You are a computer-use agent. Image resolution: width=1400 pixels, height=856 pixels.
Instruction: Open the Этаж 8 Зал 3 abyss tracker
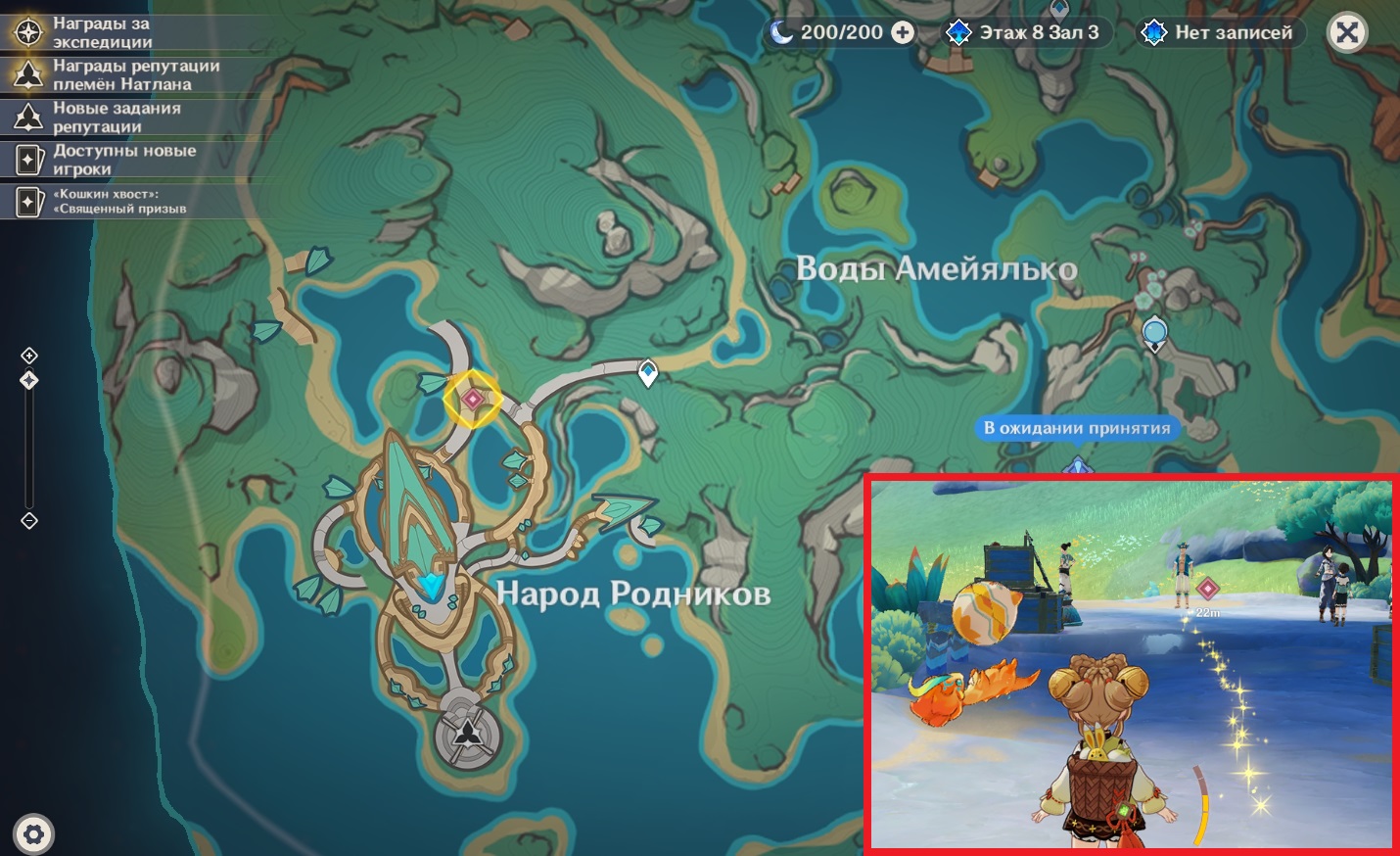[x=1024, y=33]
